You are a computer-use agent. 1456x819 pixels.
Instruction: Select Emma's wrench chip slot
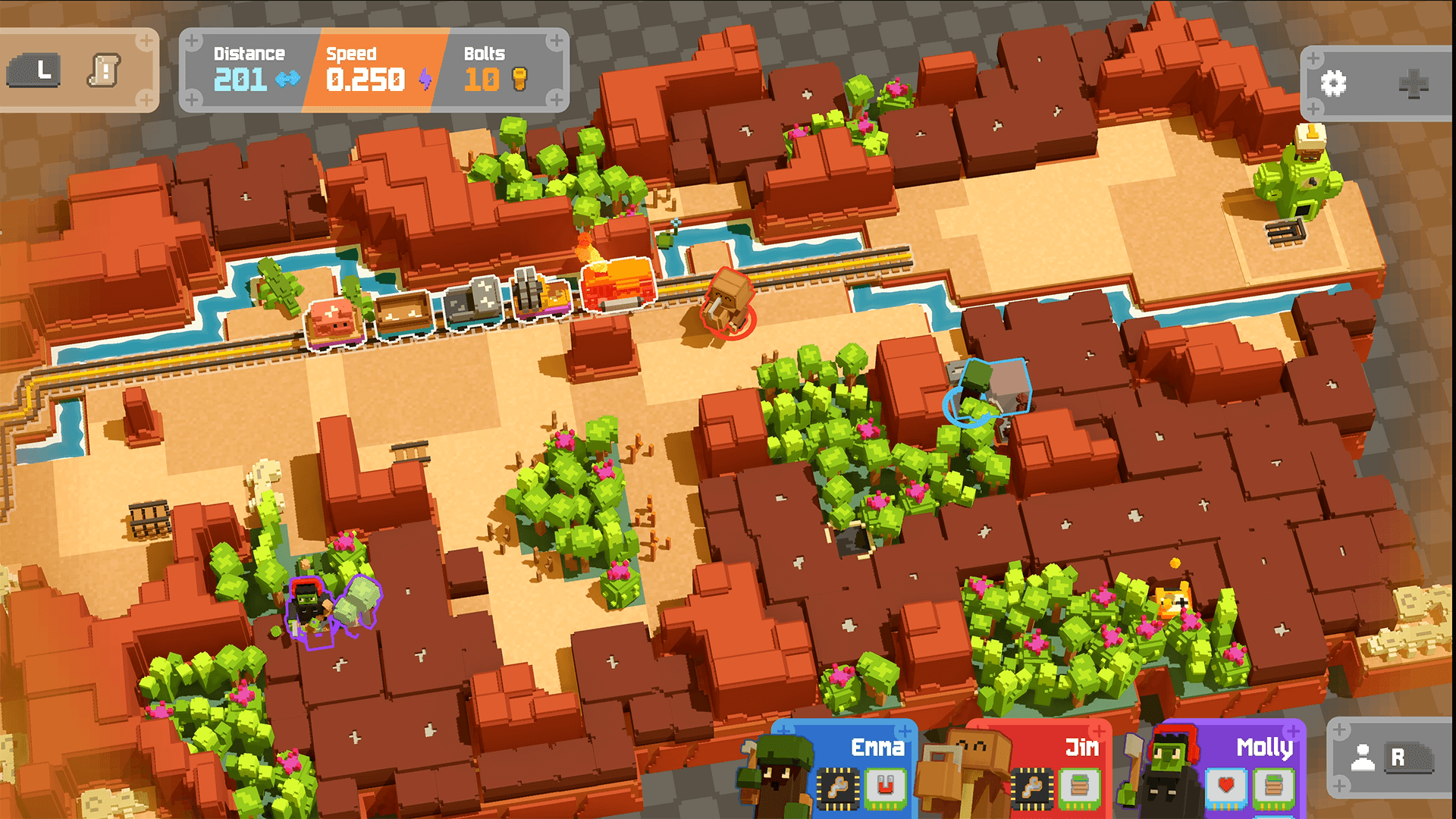point(838,787)
